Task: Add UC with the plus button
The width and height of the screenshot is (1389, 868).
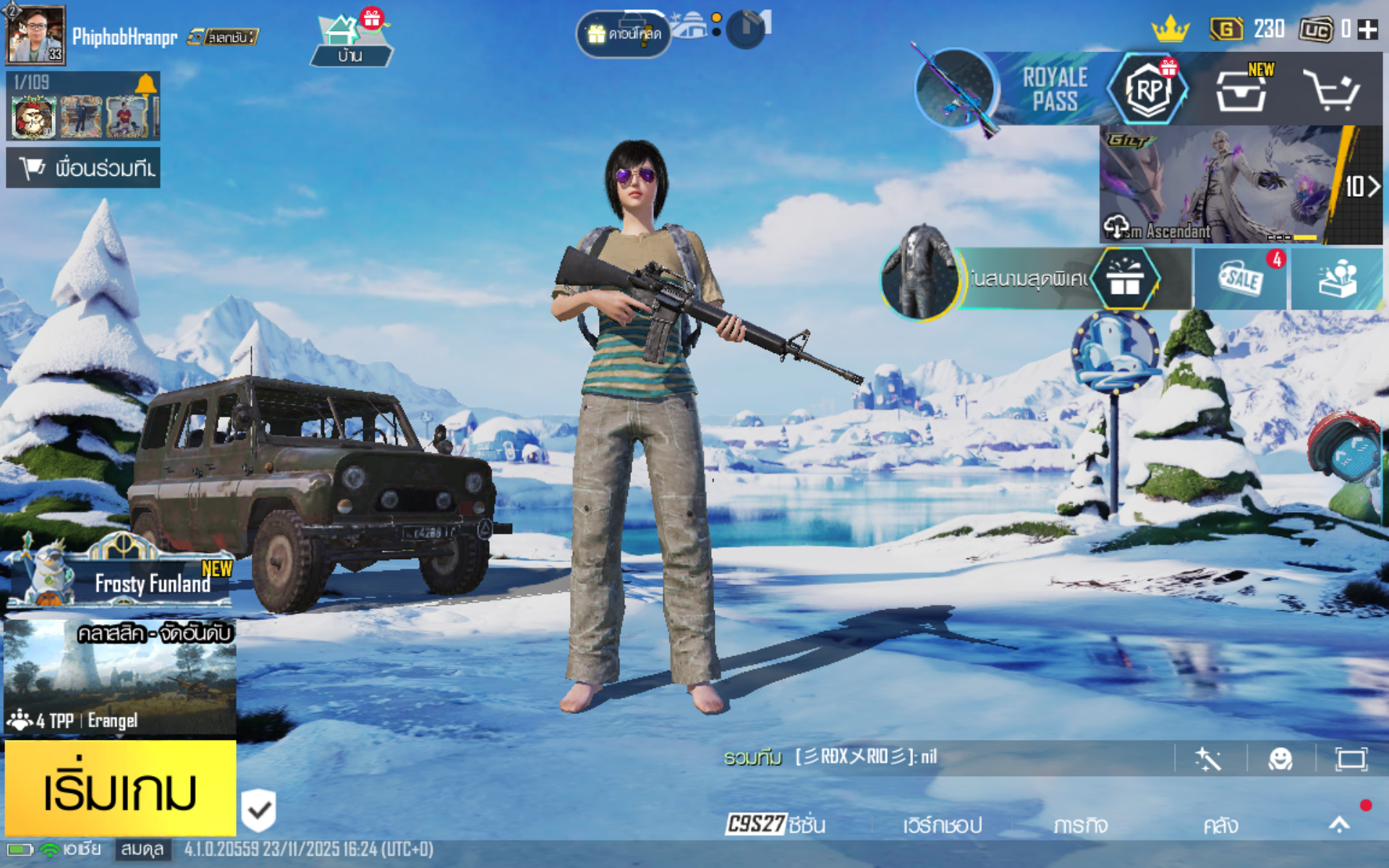Action: [1367, 29]
